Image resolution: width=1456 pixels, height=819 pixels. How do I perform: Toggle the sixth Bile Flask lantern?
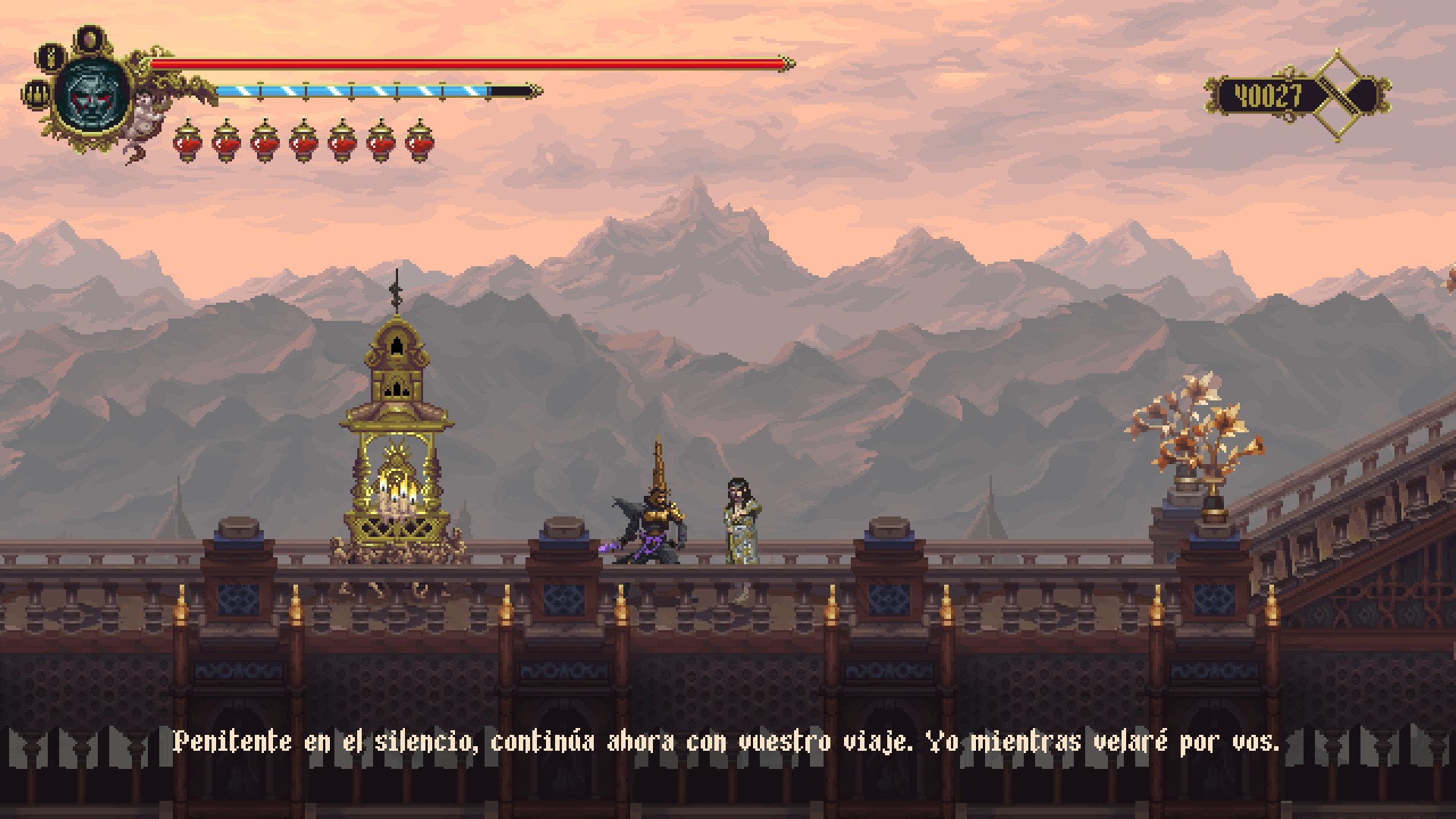click(x=378, y=142)
